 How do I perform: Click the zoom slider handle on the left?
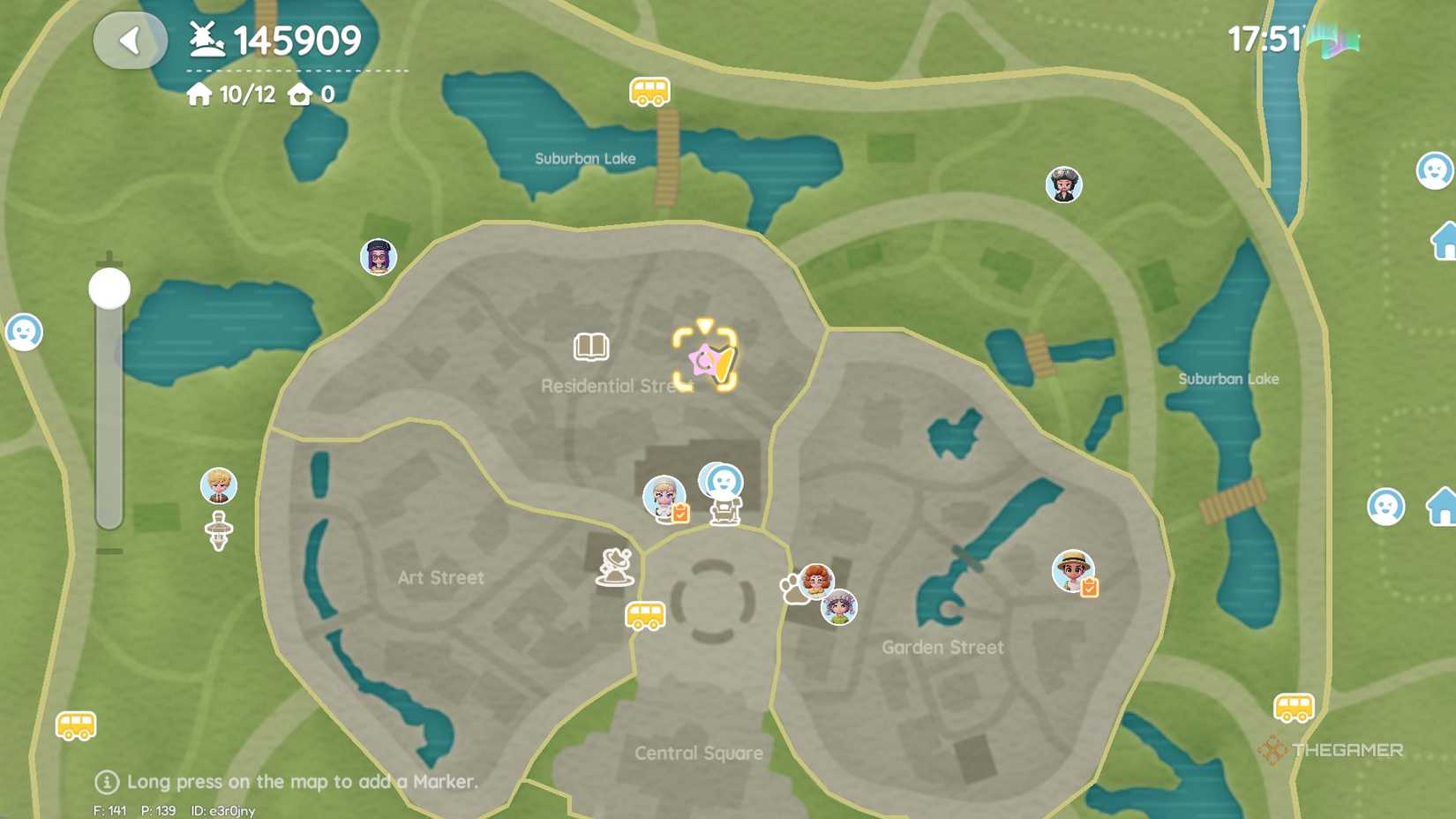(108, 289)
